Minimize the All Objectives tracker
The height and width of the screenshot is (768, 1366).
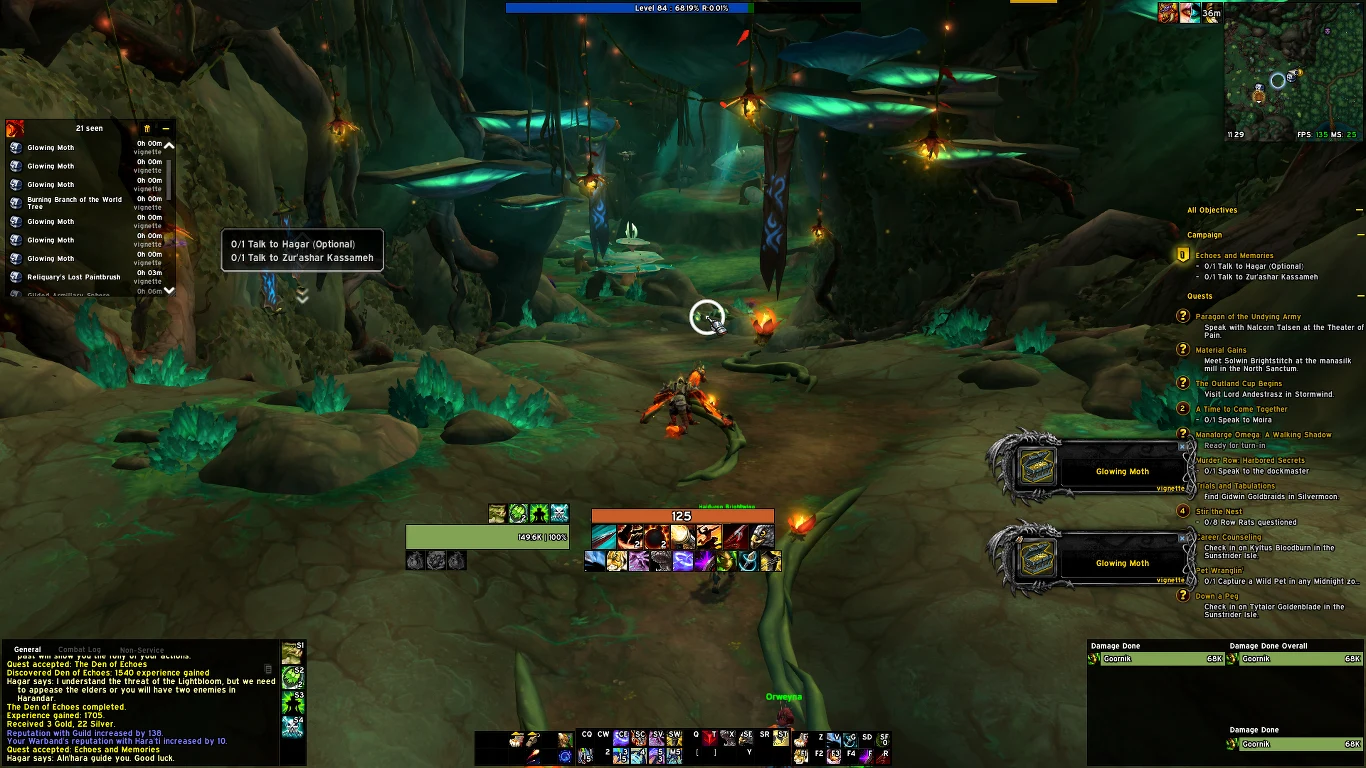pyautogui.click(x=1360, y=210)
